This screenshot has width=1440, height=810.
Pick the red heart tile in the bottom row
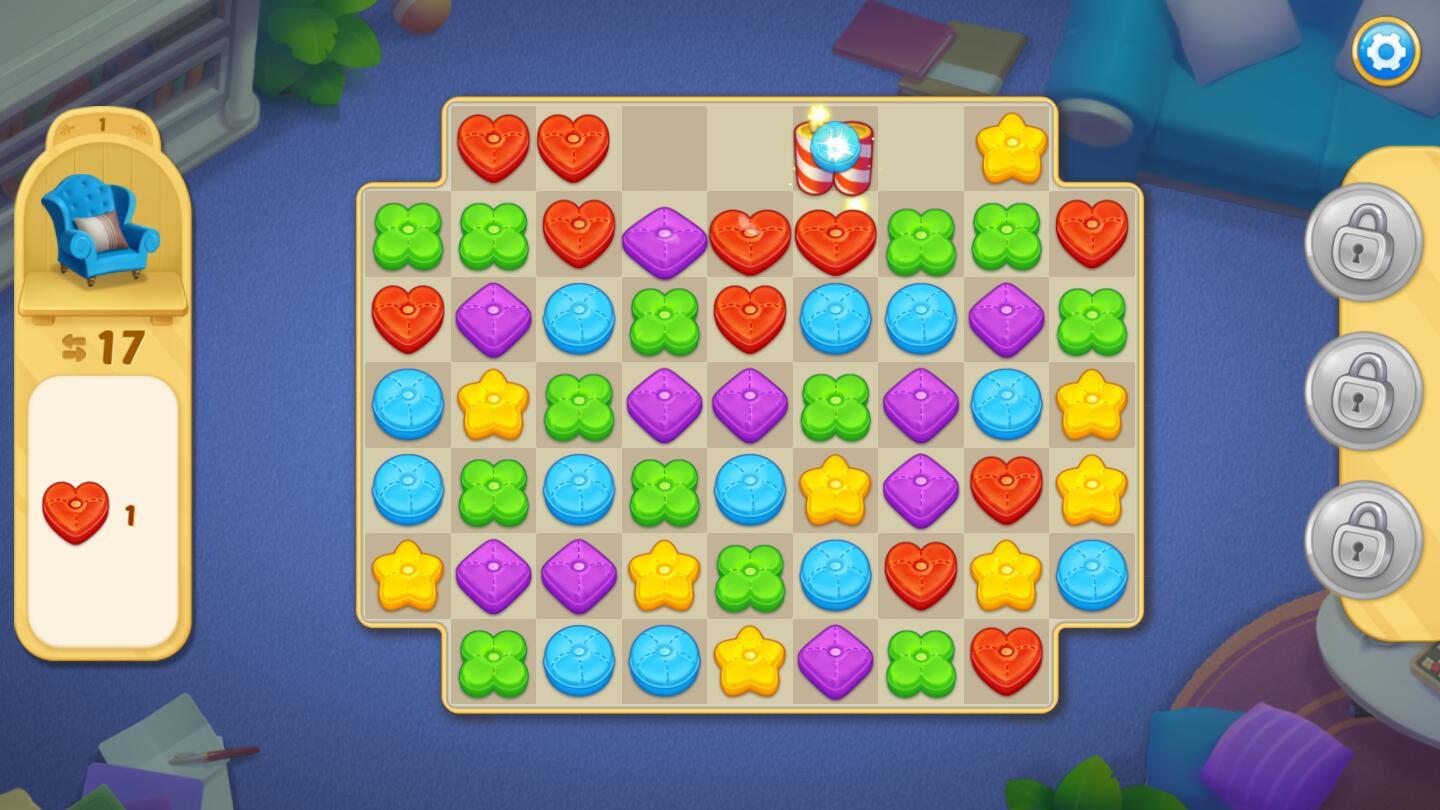pyautogui.click(x=1006, y=661)
